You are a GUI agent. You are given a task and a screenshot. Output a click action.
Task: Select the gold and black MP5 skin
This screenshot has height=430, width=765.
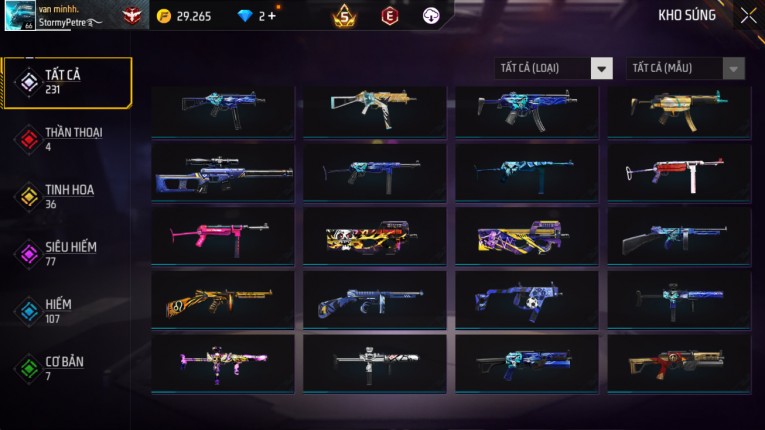(x=678, y=108)
